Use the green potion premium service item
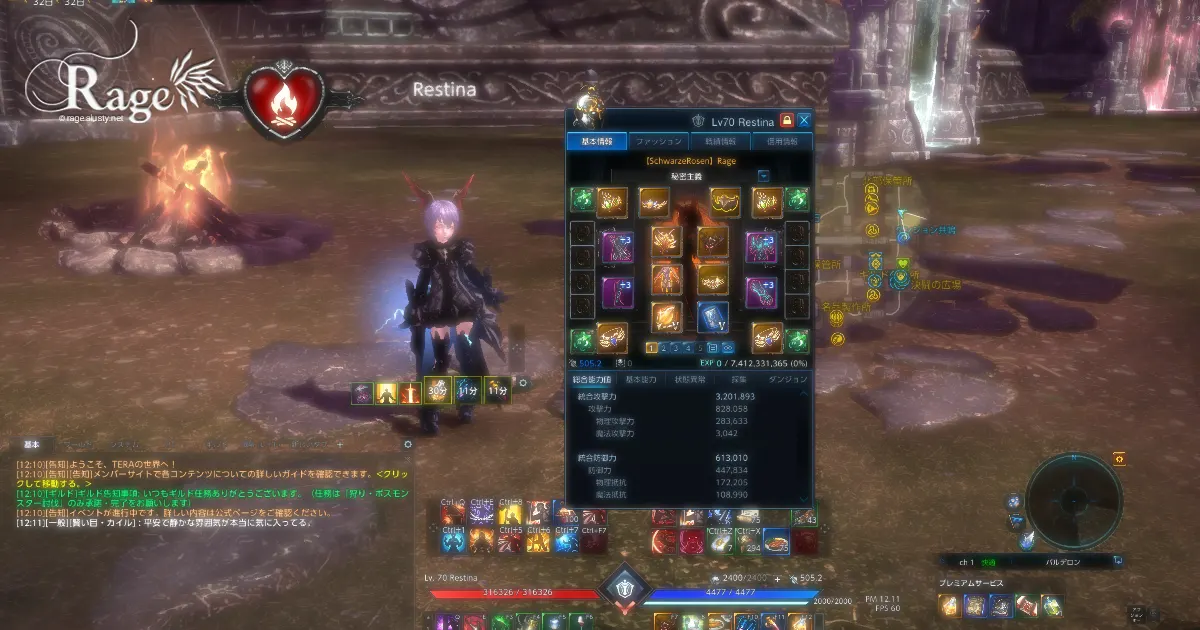The height and width of the screenshot is (630, 1200). (x=1052, y=605)
